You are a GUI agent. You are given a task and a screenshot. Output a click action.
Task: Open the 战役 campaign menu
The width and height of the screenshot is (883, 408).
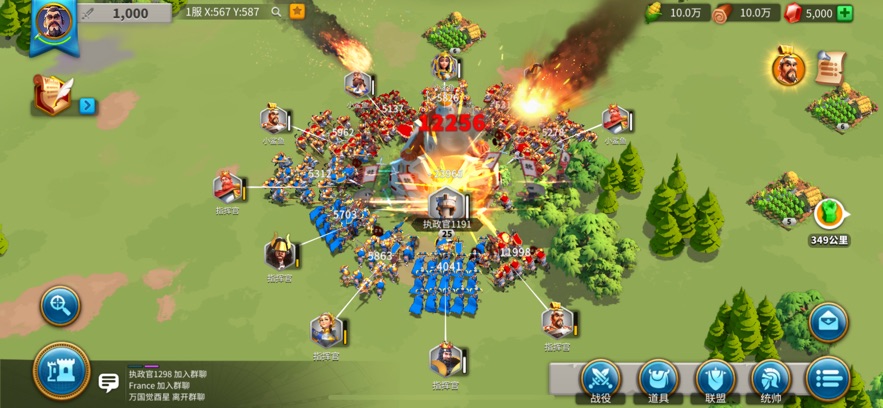(x=601, y=381)
